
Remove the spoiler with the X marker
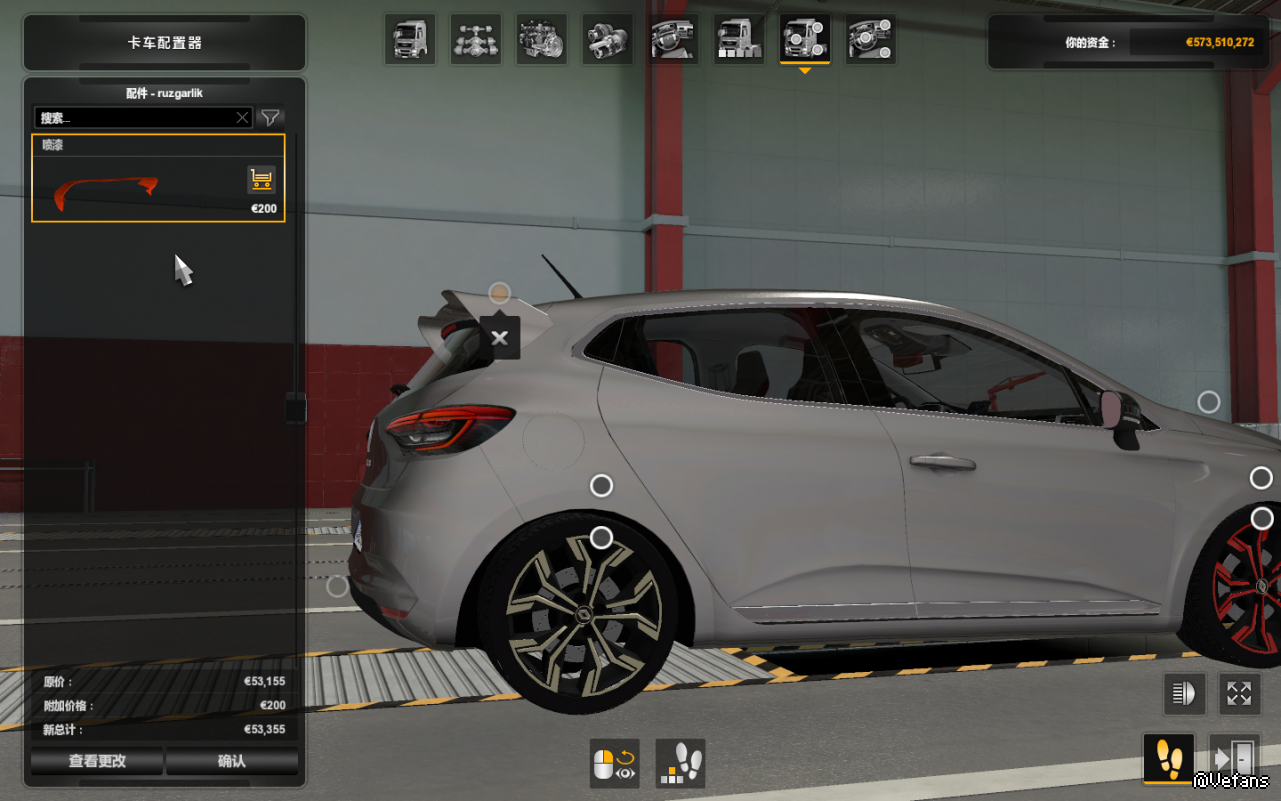500,338
